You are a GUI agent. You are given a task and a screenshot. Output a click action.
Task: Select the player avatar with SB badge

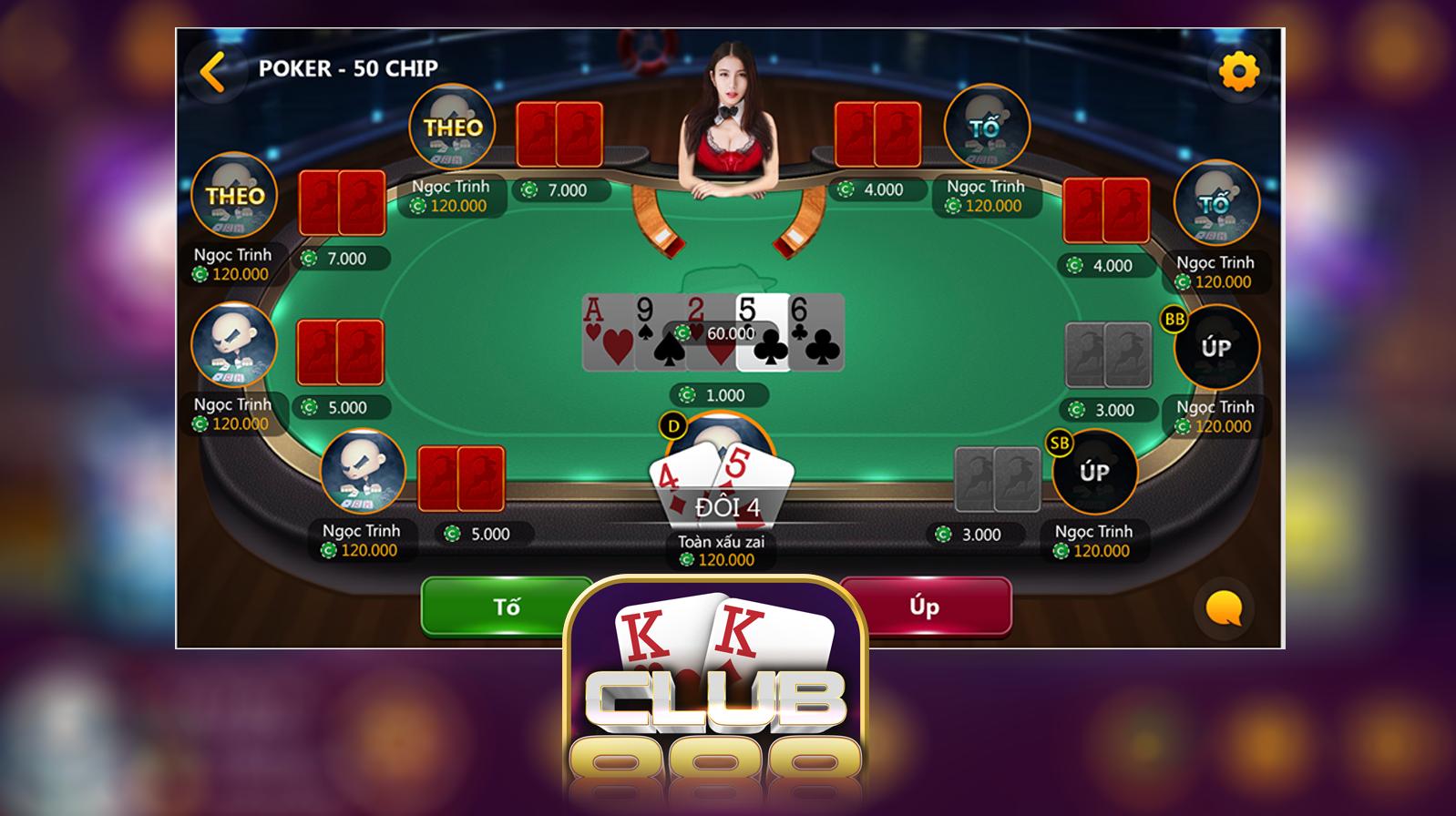coord(1093,472)
